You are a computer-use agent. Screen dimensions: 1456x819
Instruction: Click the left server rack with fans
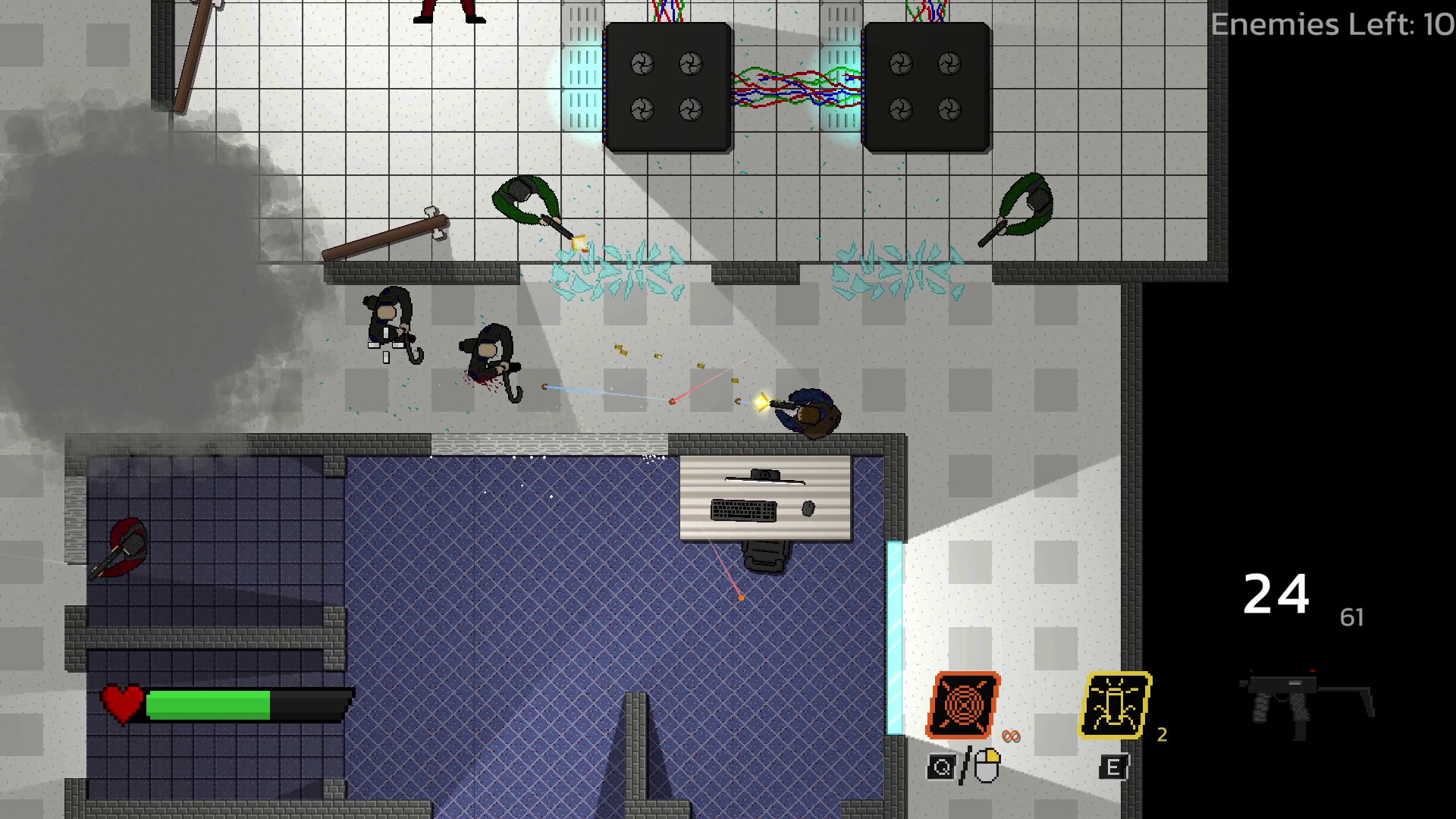coord(667,87)
